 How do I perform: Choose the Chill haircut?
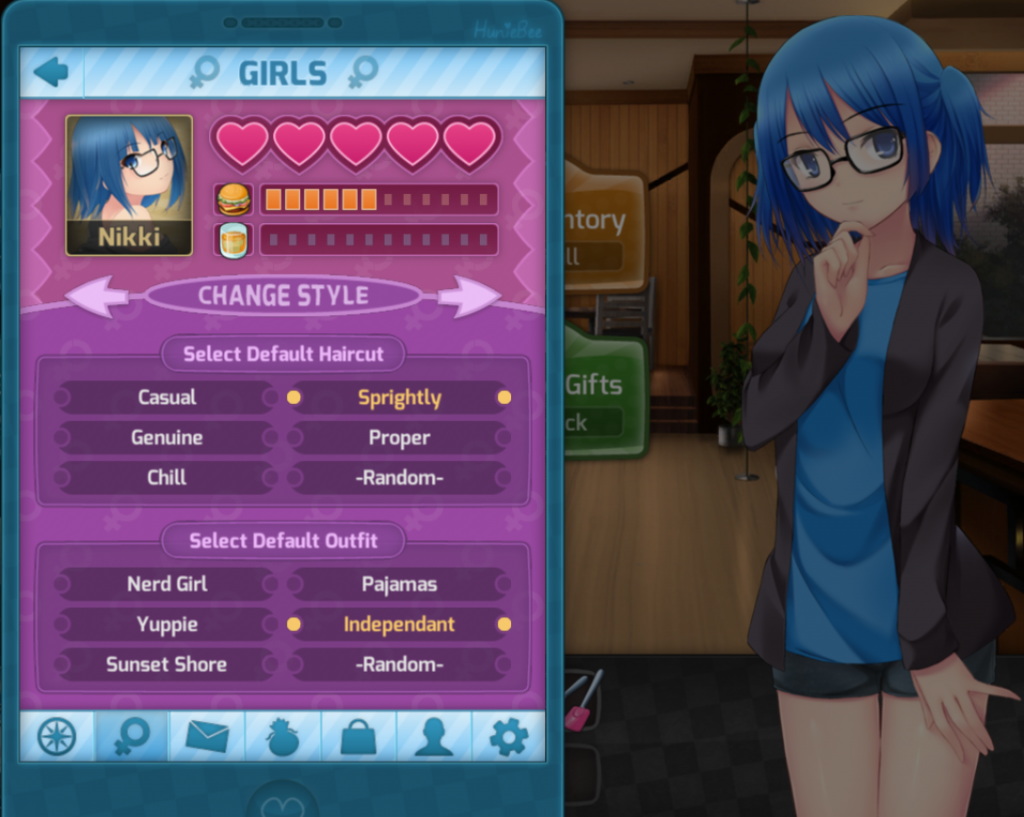(x=167, y=477)
